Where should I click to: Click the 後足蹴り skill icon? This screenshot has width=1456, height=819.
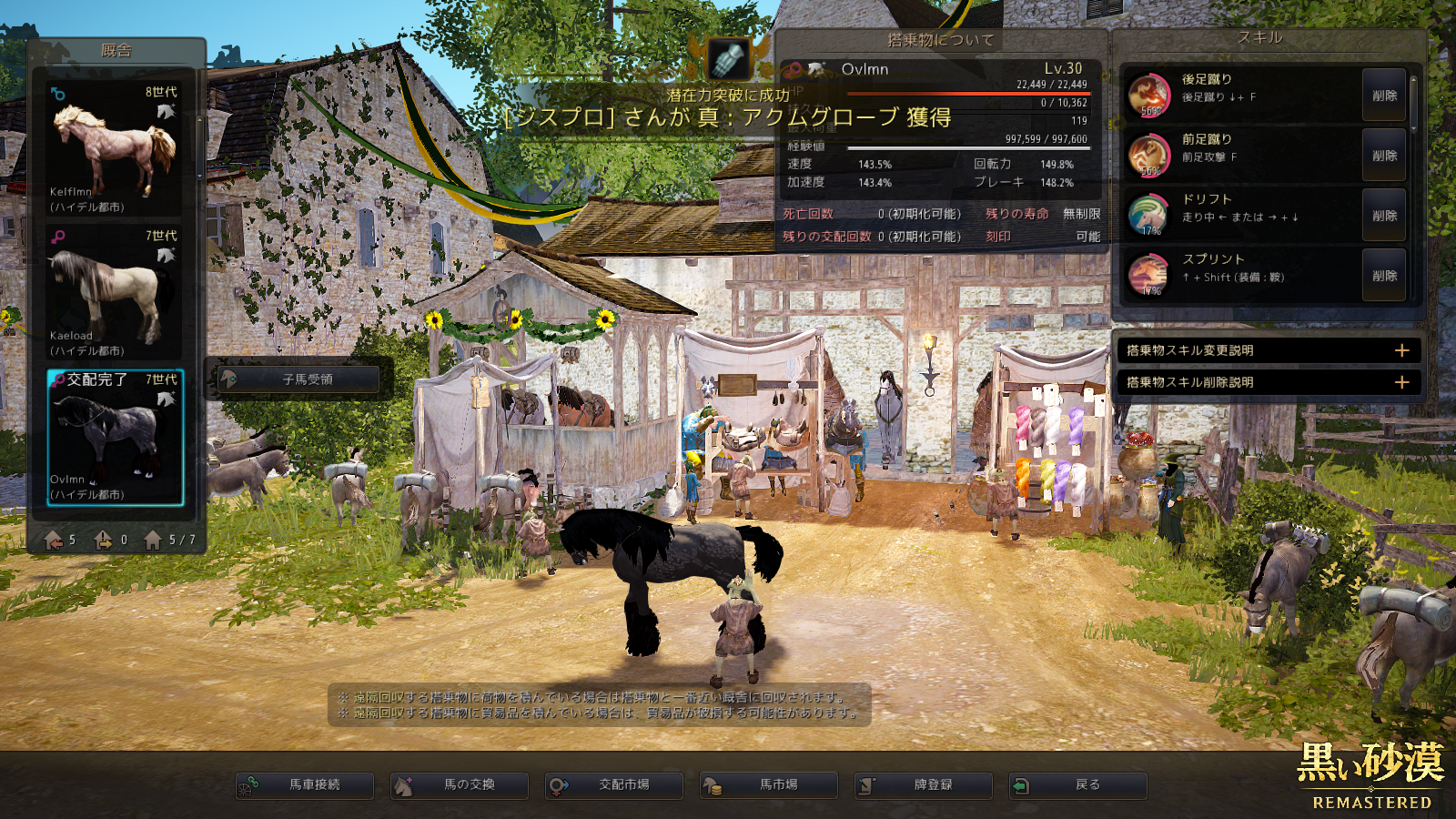(x=1148, y=95)
